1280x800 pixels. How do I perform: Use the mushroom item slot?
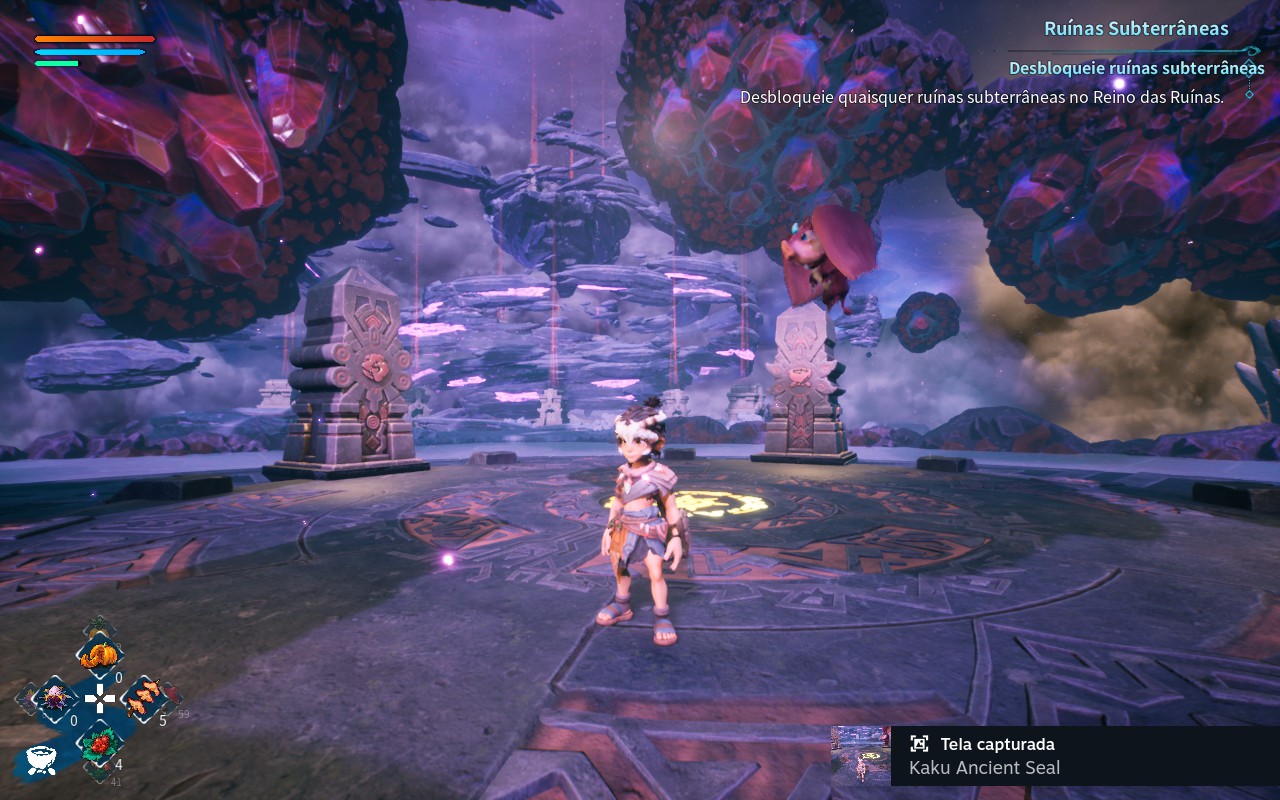tap(144, 697)
